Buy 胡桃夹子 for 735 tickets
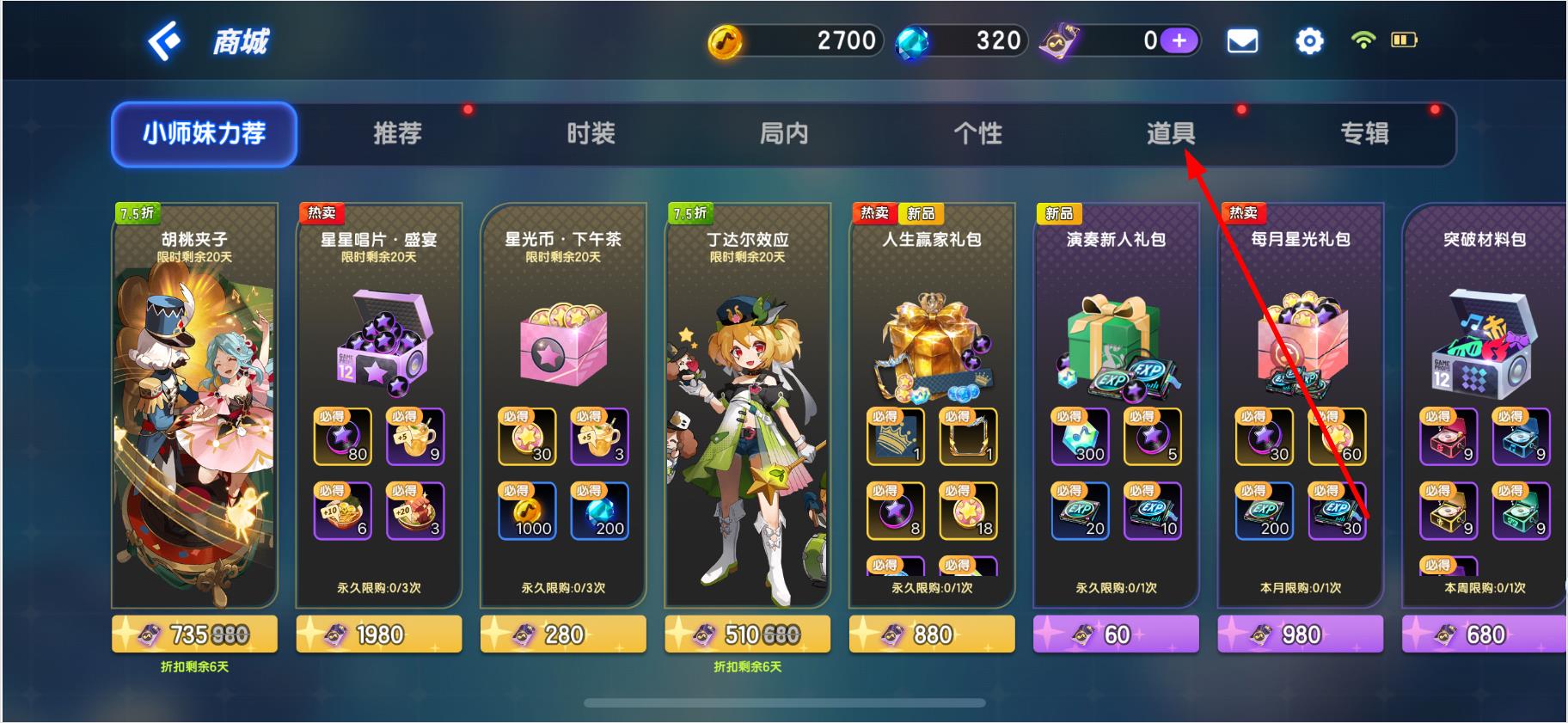This screenshot has height=723, width=1568. [194, 634]
